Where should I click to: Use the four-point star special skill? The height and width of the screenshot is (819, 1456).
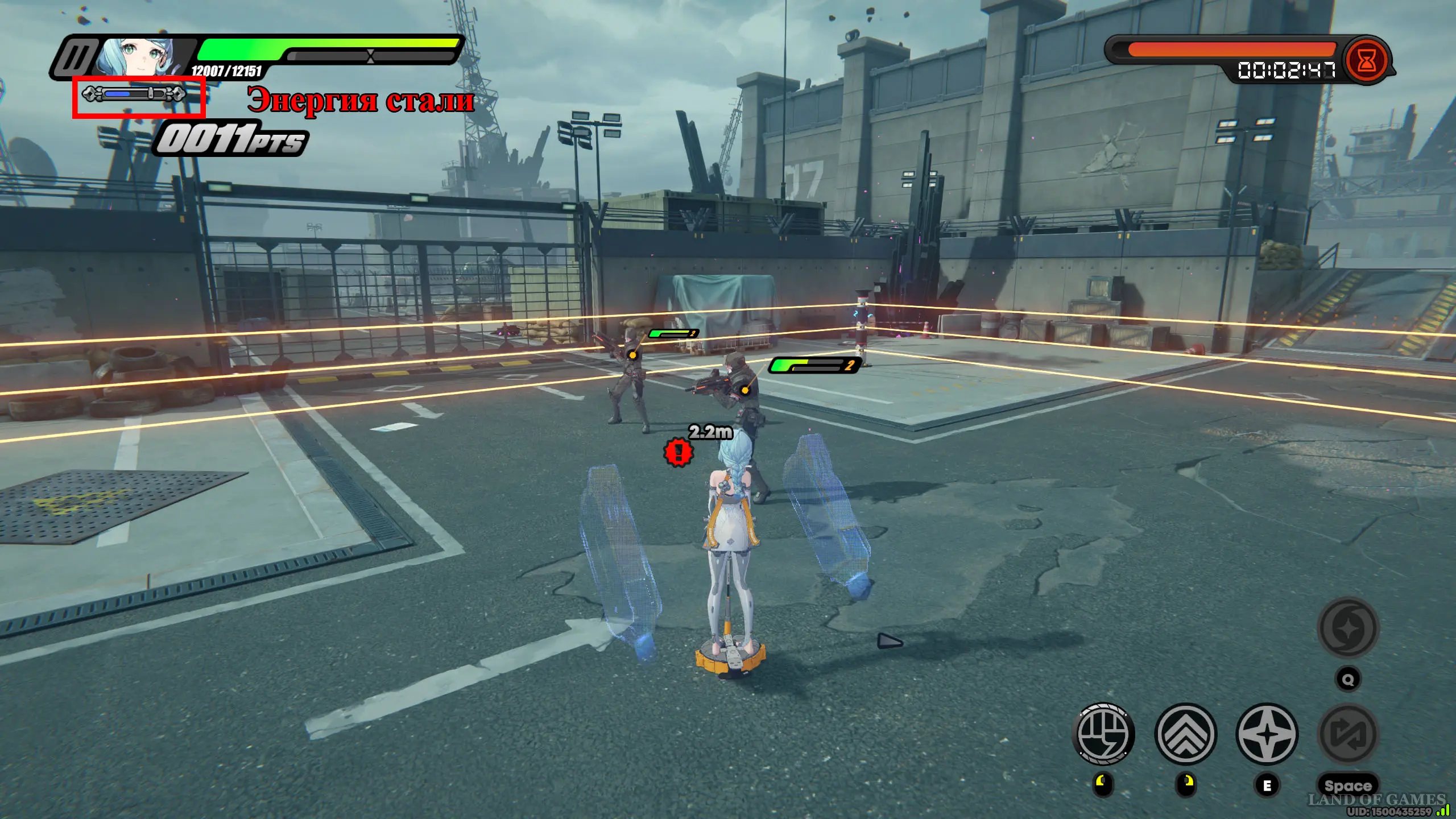[1267, 734]
